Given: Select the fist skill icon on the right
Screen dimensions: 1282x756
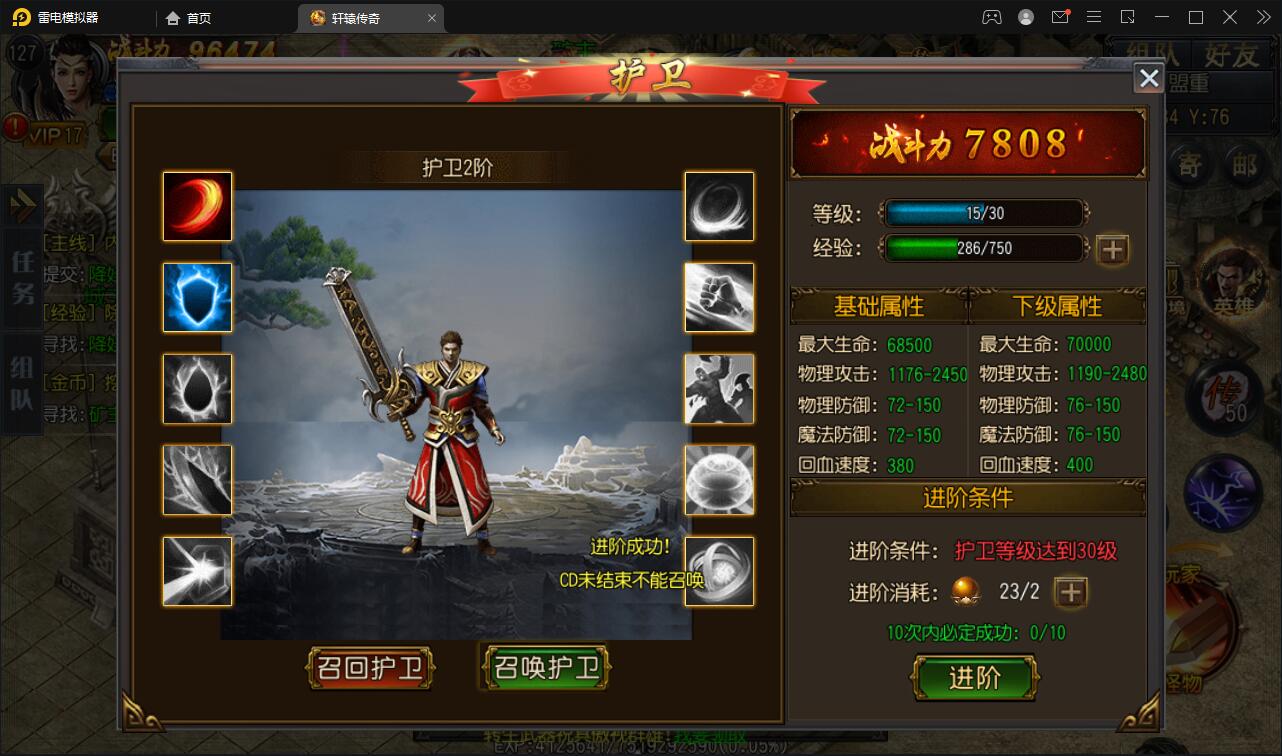Looking at the screenshot, I should pos(720,297).
